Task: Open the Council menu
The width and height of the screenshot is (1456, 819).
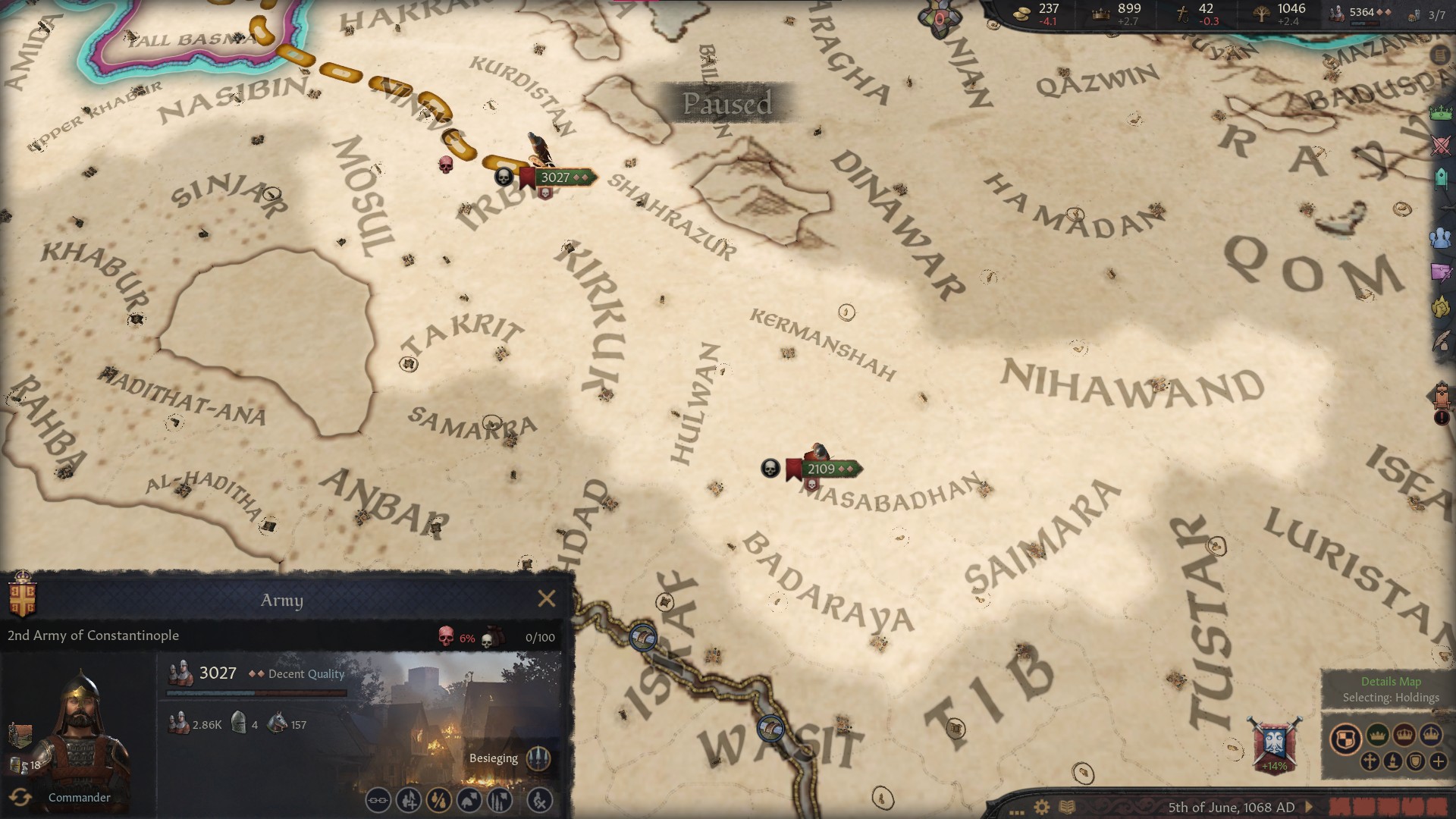Action: pos(1441,179)
